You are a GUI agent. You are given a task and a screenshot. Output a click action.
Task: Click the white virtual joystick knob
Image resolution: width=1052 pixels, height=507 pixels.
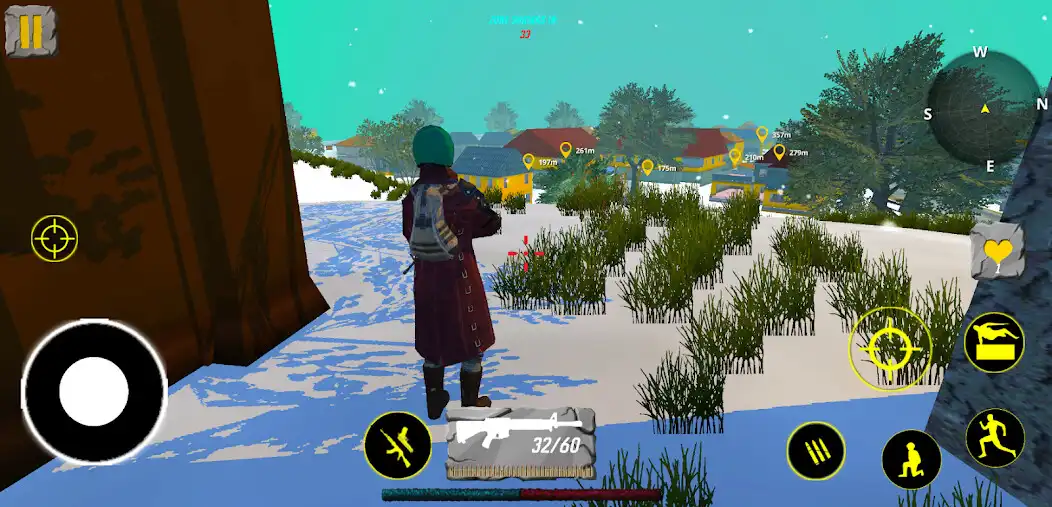point(94,391)
